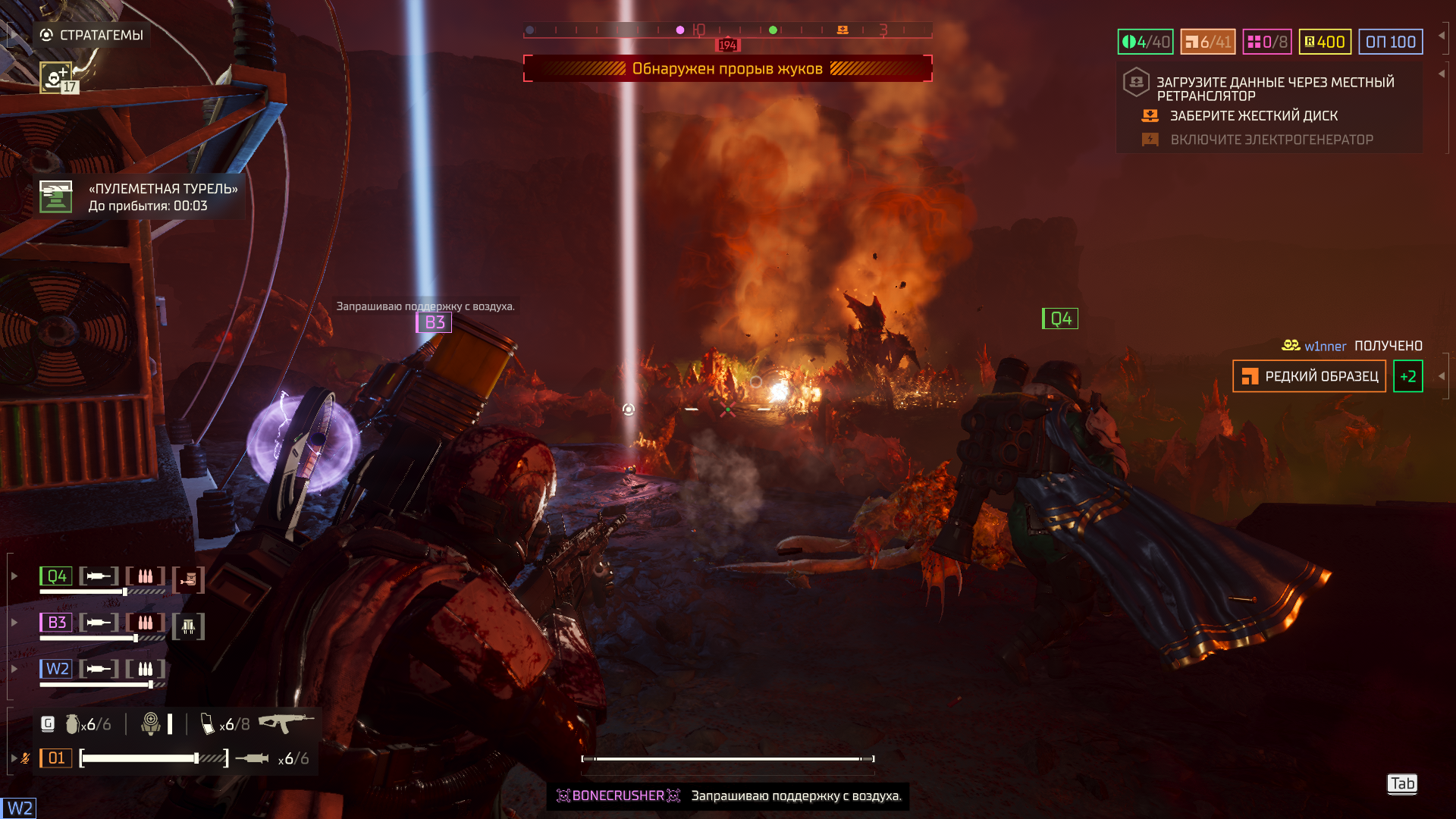Click the grenade icon in the loadout
This screenshot has height=819, width=1456.
coord(73,724)
